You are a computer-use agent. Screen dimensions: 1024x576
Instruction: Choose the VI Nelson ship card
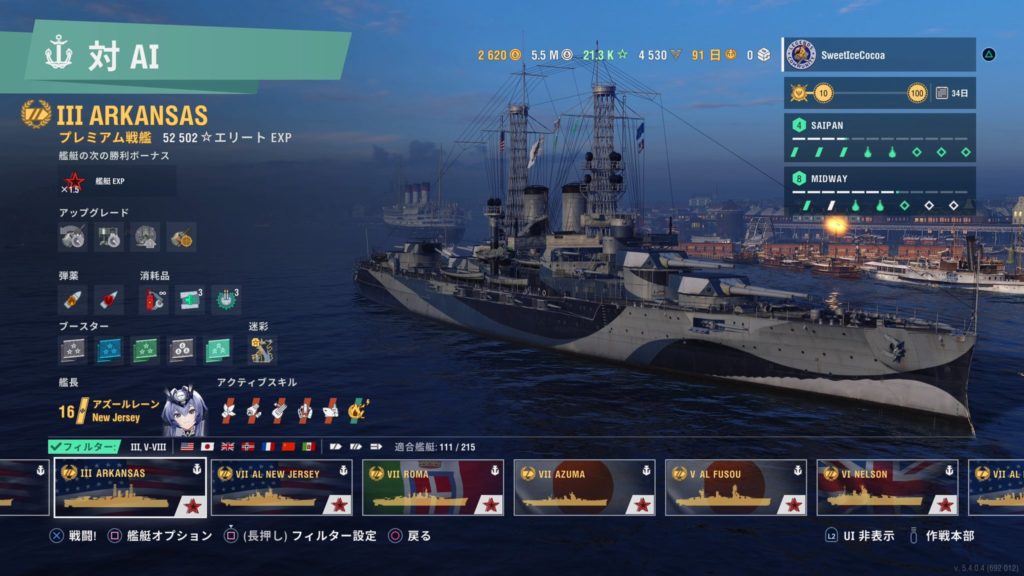click(x=886, y=488)
